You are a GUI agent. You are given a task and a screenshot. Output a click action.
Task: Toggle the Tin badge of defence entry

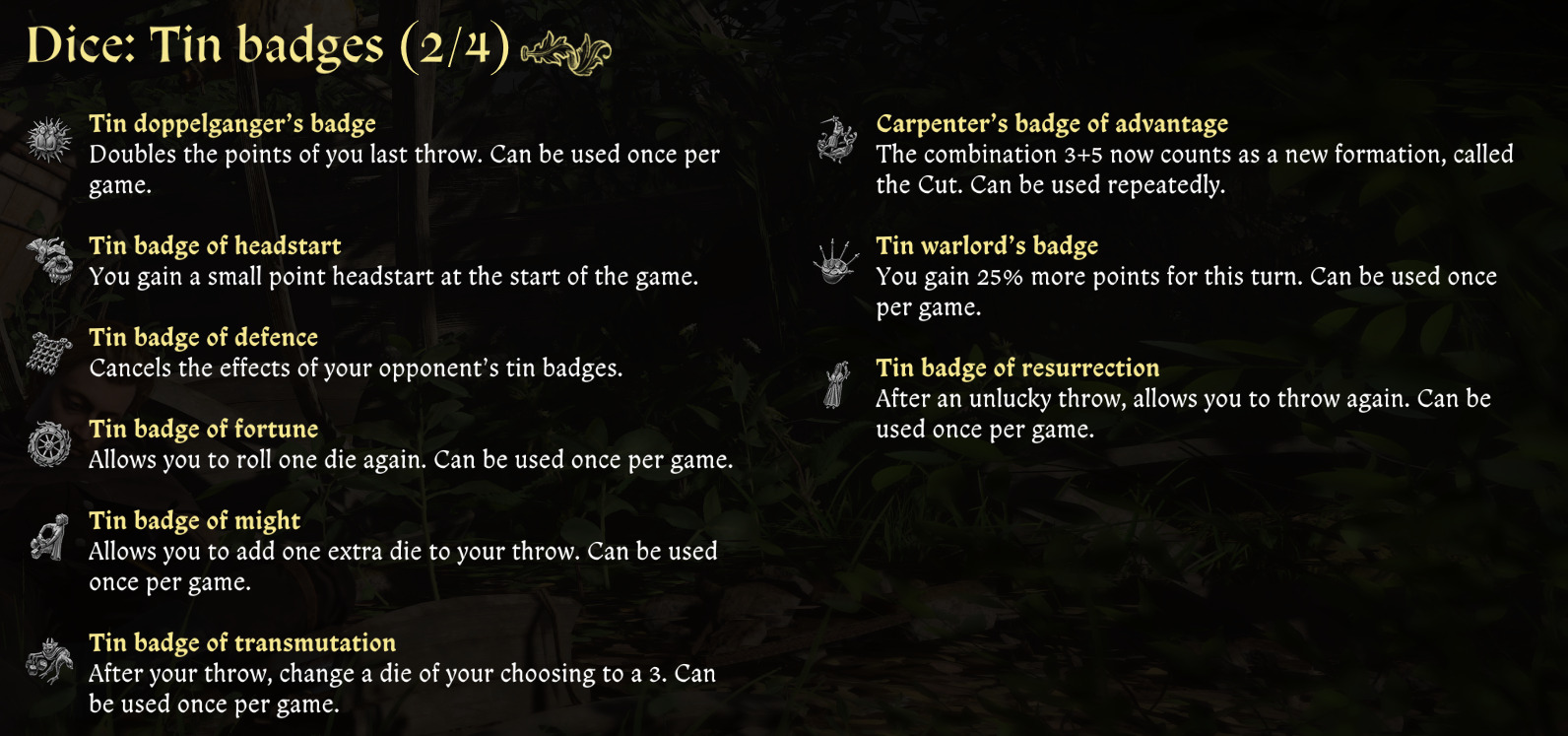click(x=203, y=337)
